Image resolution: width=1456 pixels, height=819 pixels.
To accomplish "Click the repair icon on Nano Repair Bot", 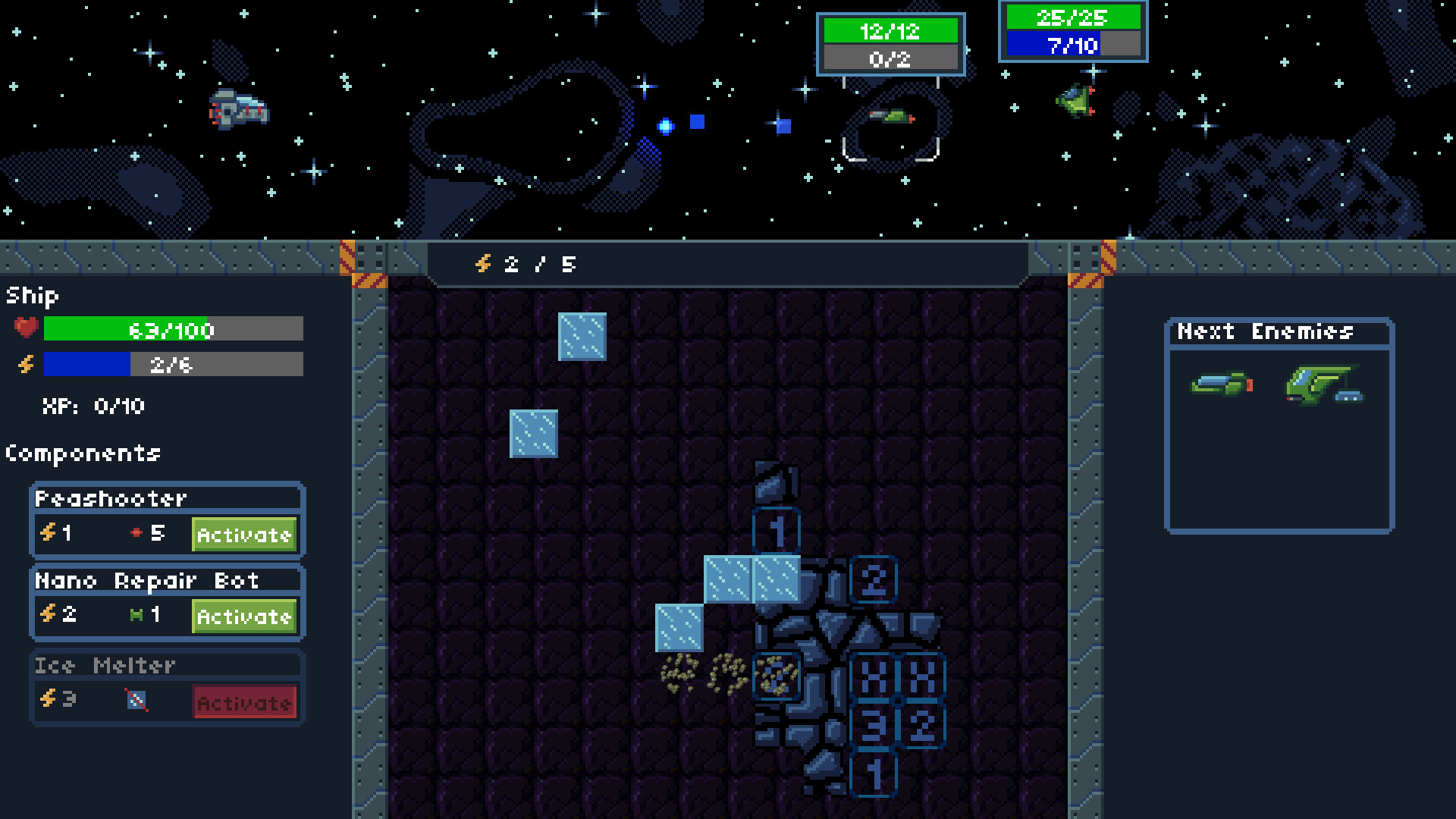I will tap(137, 616).
